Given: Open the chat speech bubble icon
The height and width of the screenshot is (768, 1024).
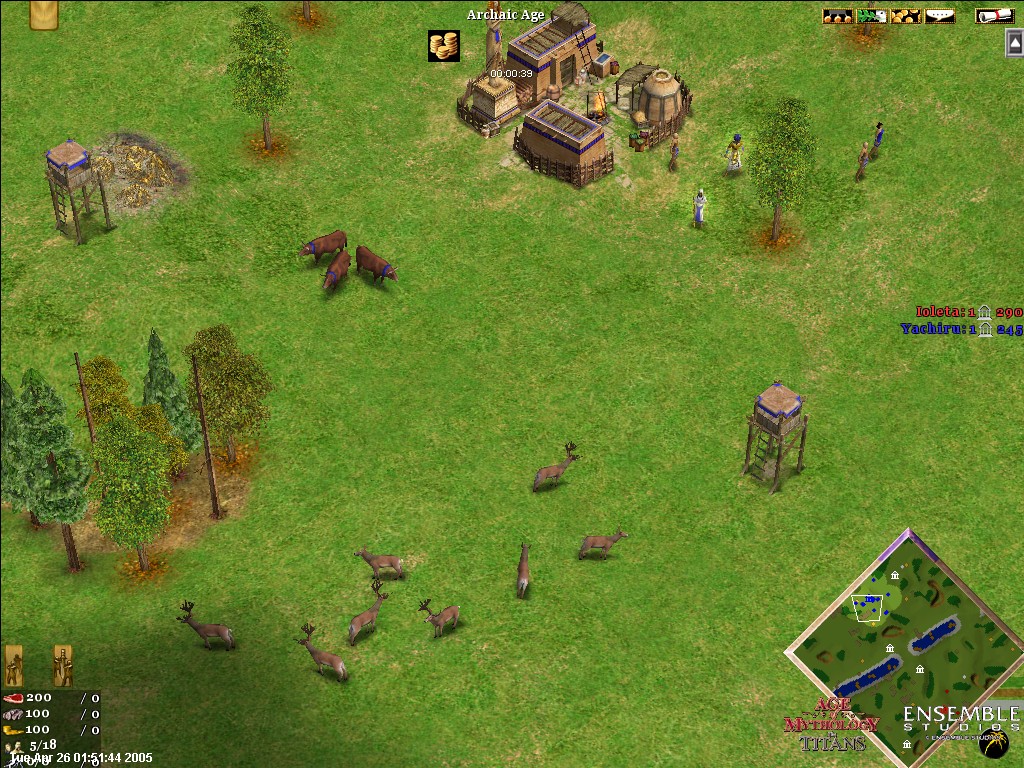Looking at the screenshot, I should (939, 15).
